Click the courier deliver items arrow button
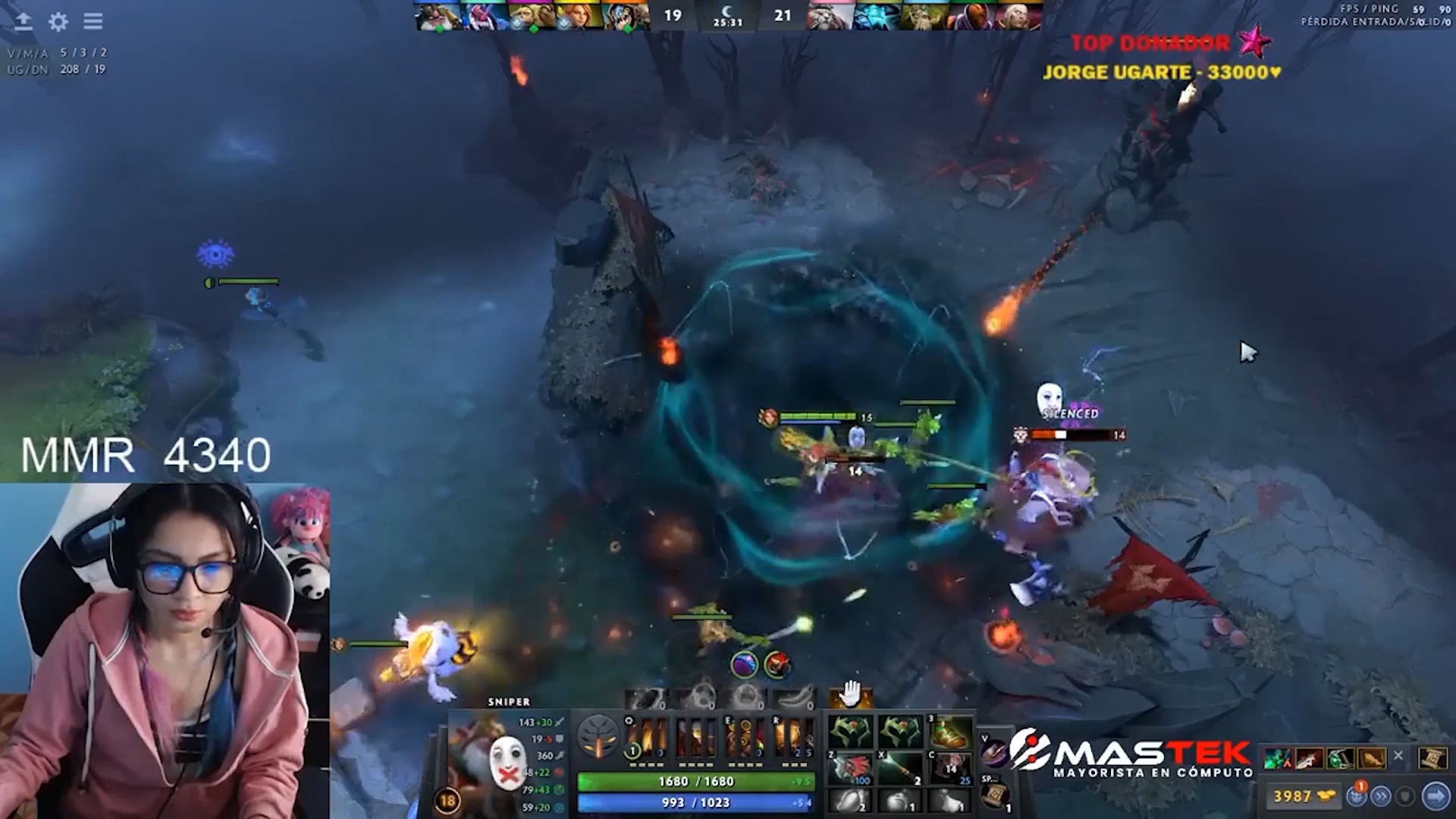 coord(1436,795)
